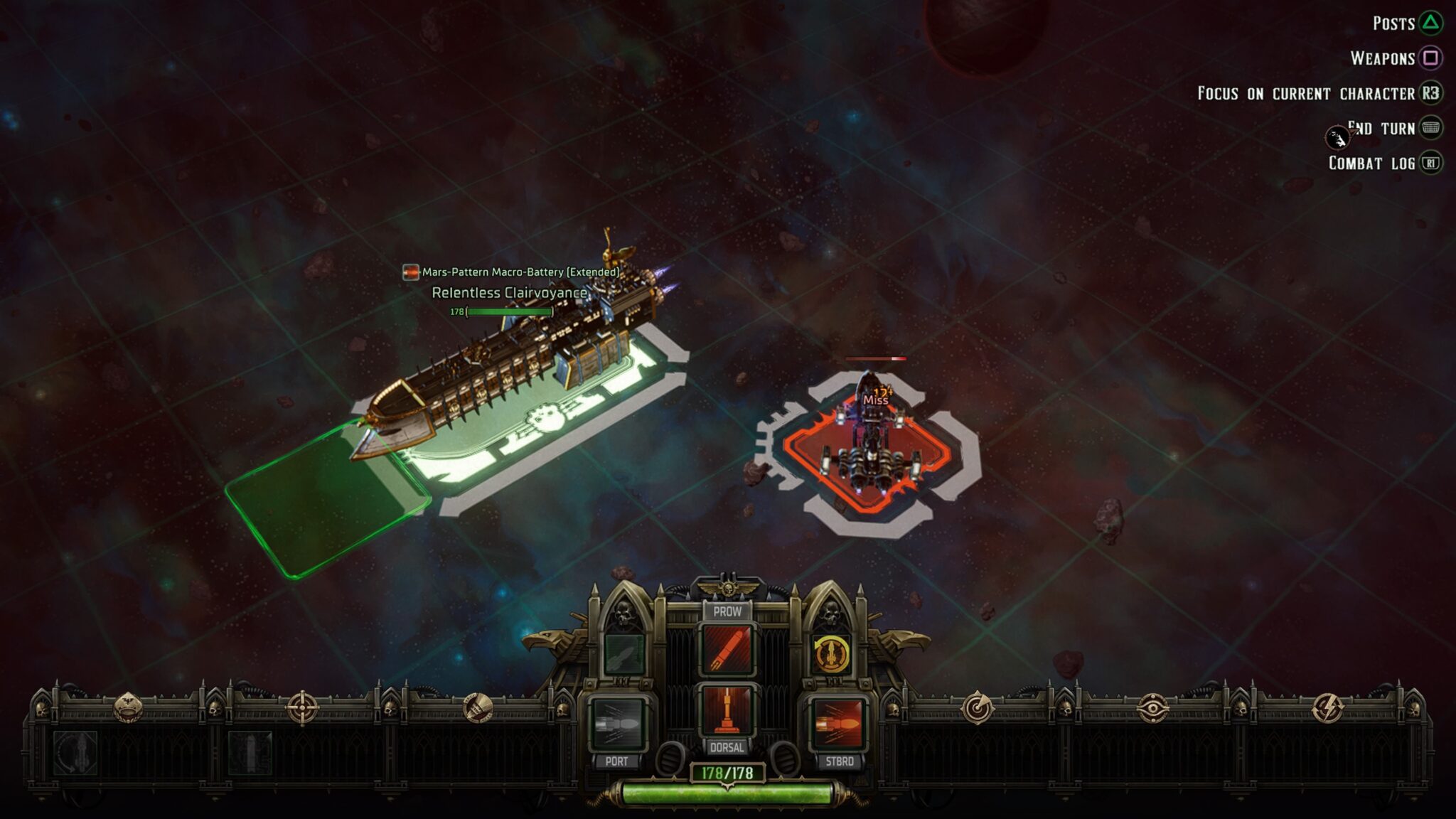Open the Mars-Pattern Macro-Battery tooltip icon
The height and width of the screenshot is (819, 1456).
(409, 271)
